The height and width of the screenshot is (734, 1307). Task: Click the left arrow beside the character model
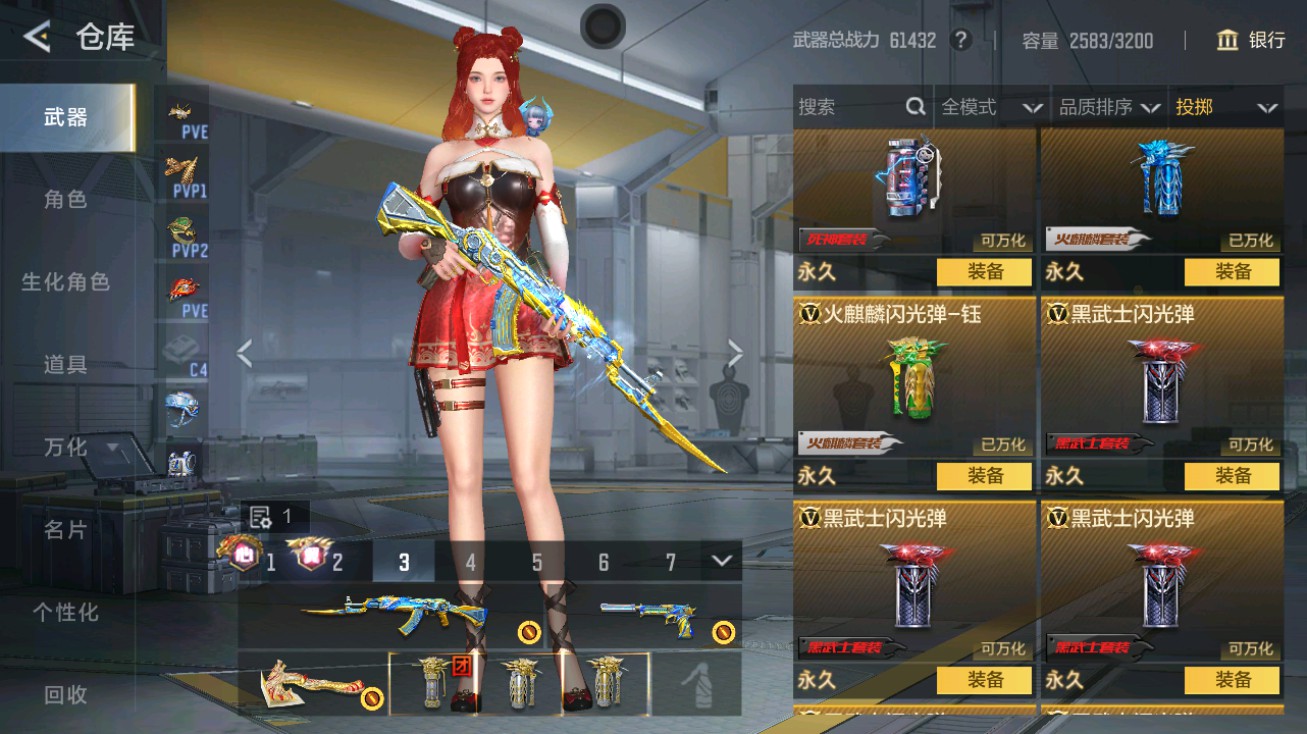[243, 355]
